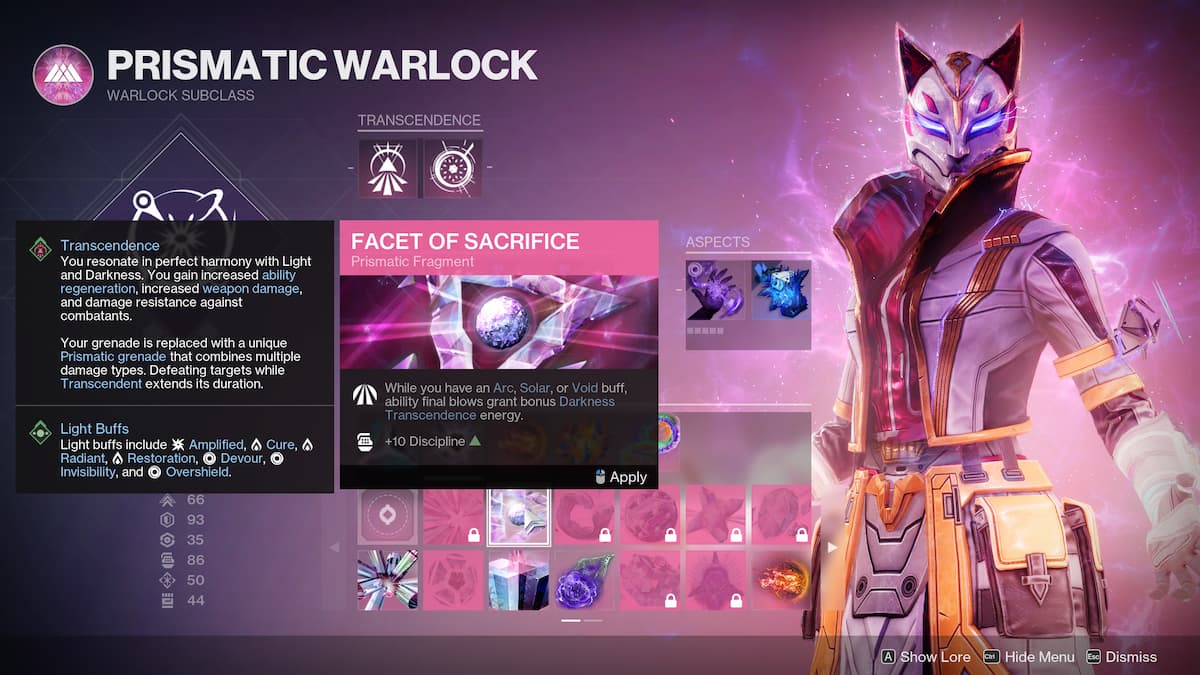Choose the purple hand aspect
Image resolution: width=1200 pixels, height=675 pixels.
point(715,290)
